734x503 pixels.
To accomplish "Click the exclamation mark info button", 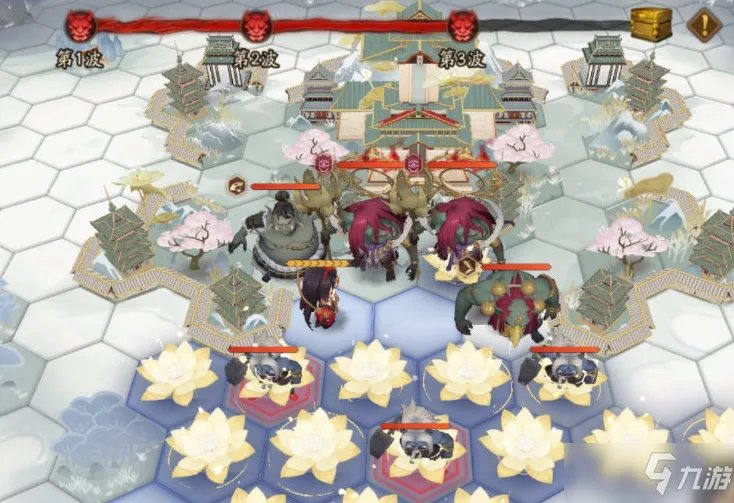I will 706,24.
